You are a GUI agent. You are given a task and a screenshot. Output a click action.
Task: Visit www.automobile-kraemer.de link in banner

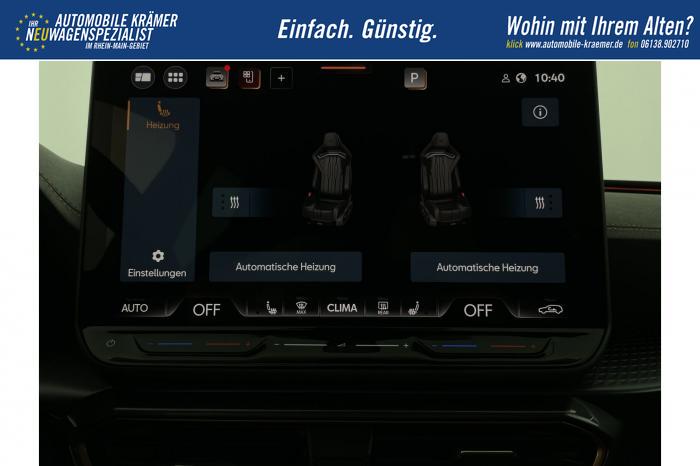574,45
